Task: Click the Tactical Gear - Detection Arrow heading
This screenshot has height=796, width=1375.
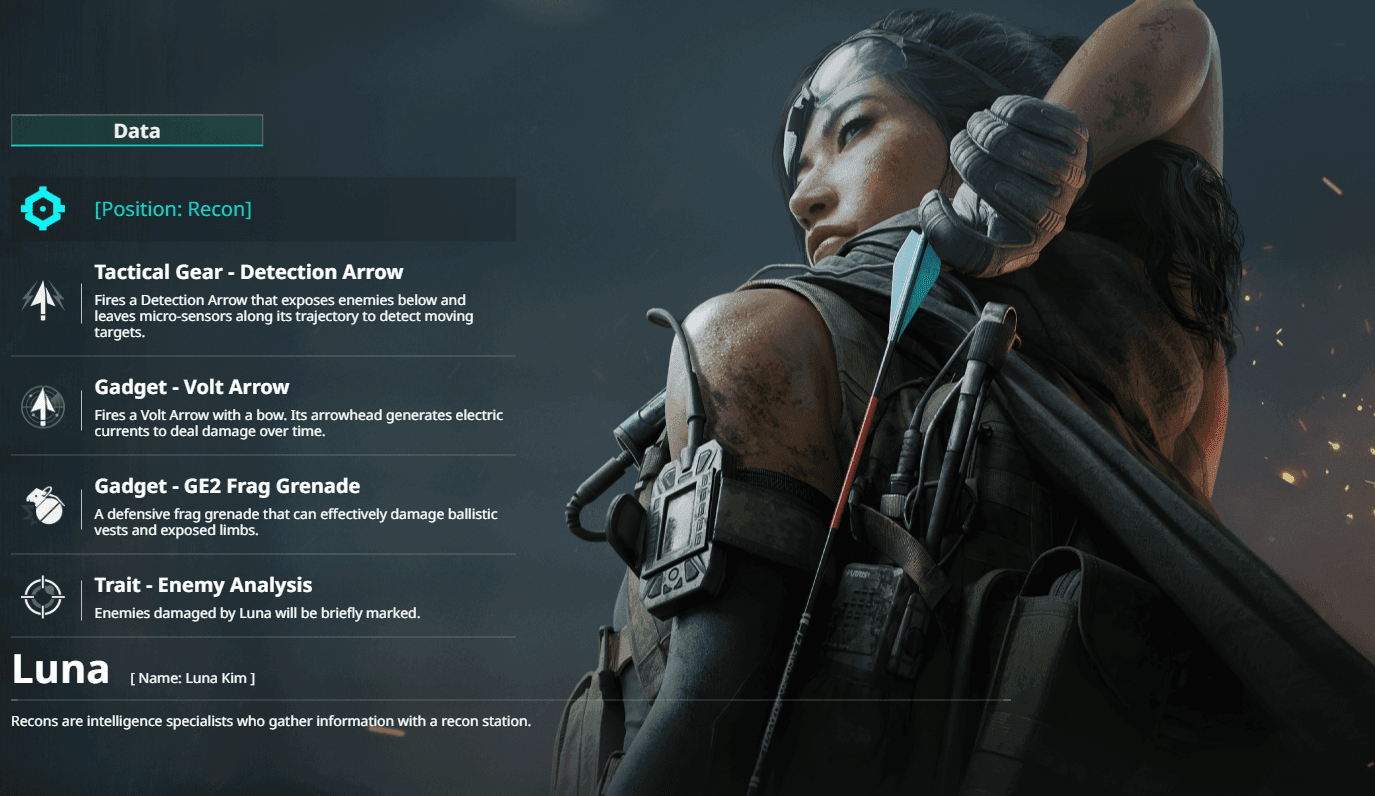Action: [x=247, y=271]
